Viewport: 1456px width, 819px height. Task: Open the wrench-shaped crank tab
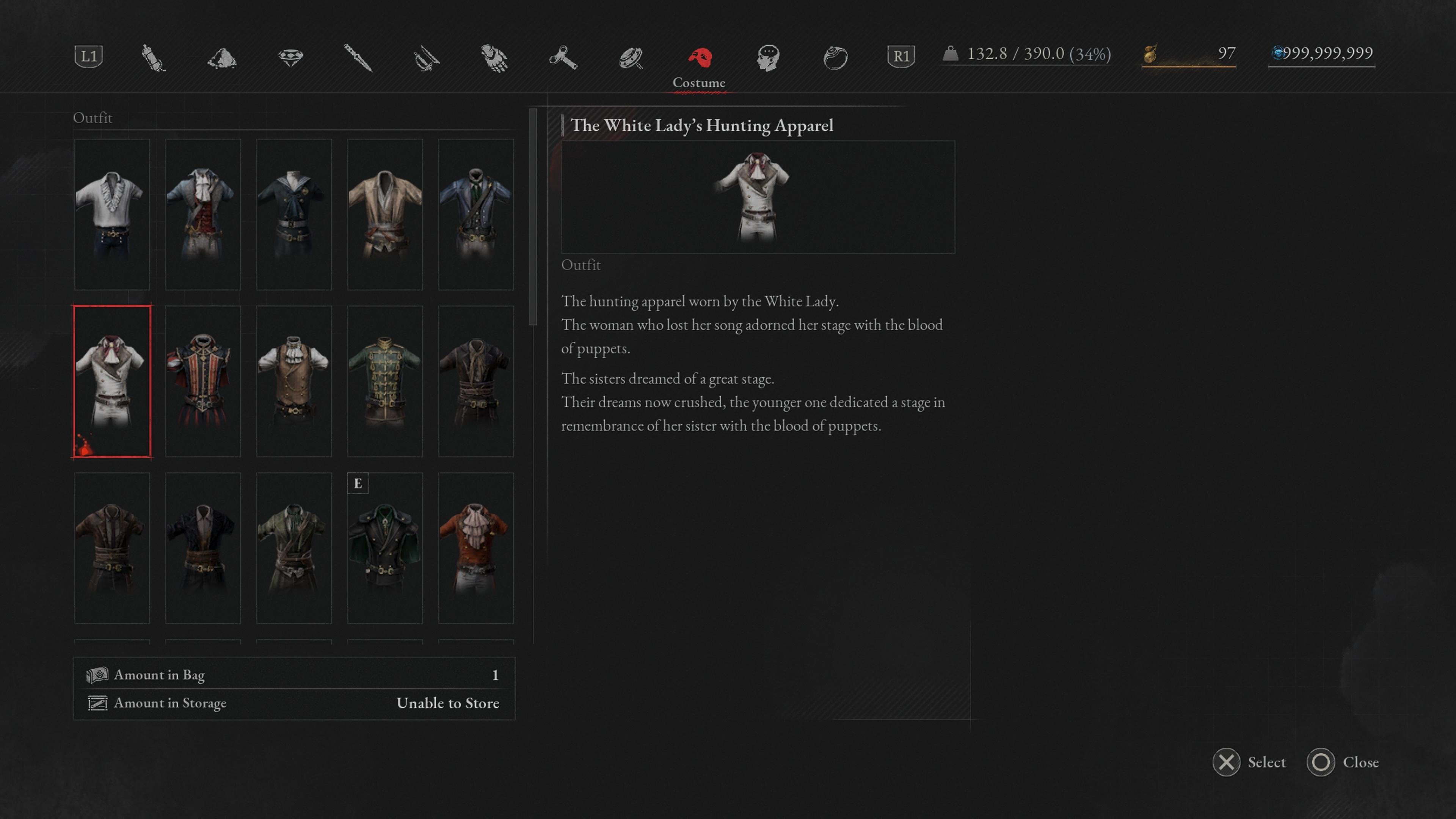pyautogui.click(x=563, y=57)
